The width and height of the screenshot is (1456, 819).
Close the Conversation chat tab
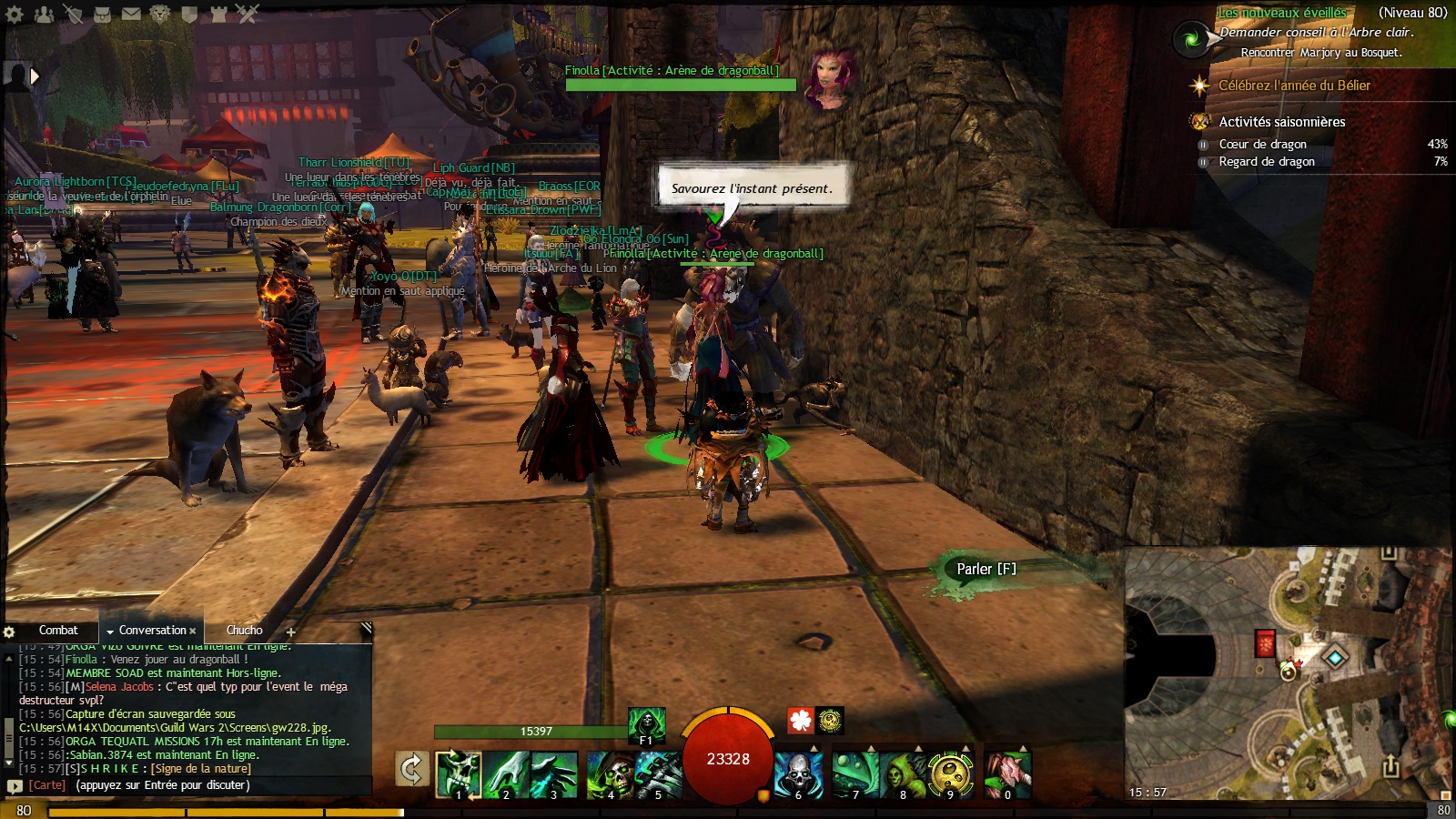pos(193,631)
